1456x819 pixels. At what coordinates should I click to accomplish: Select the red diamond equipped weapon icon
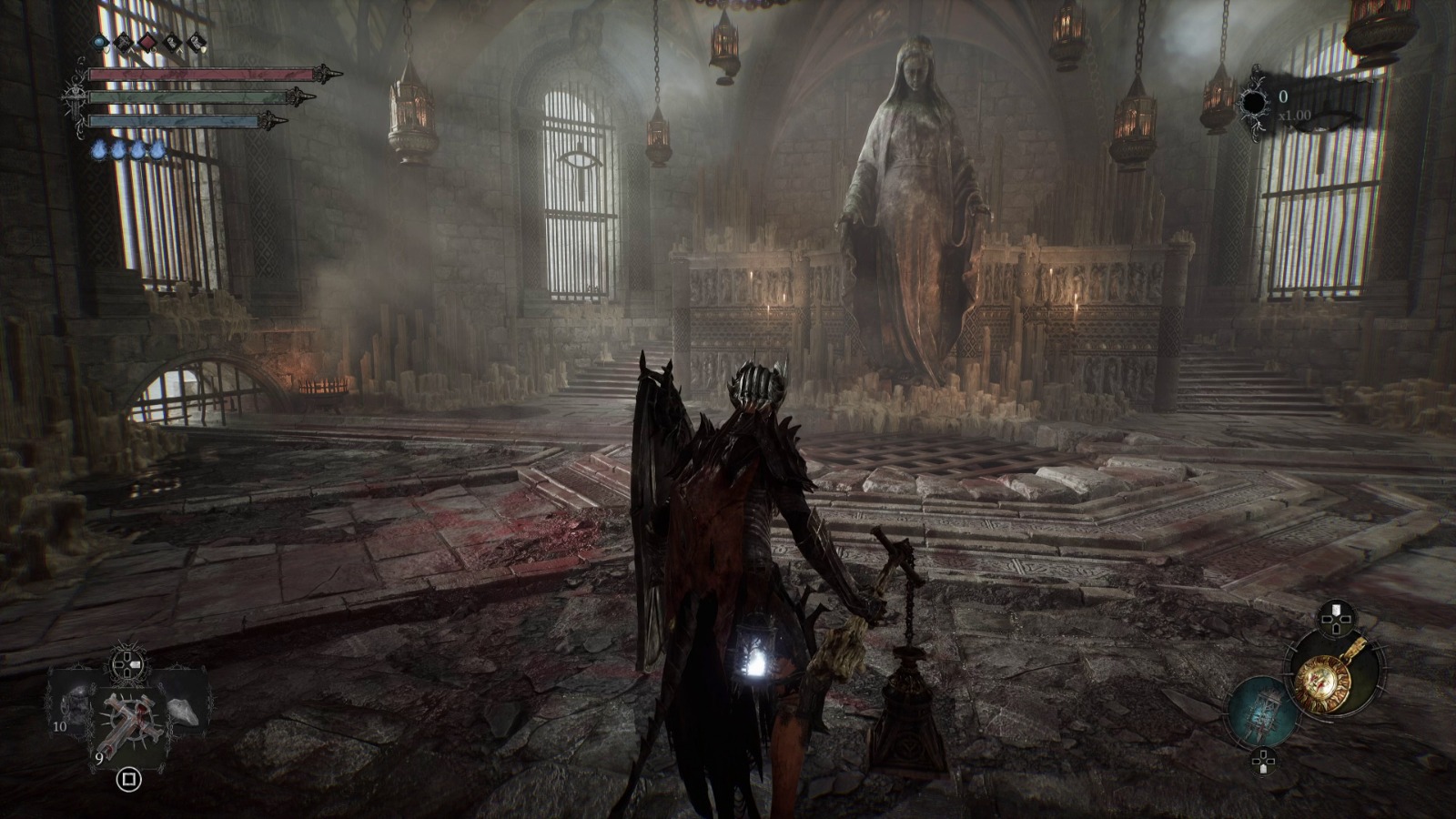tap(147, 42)
